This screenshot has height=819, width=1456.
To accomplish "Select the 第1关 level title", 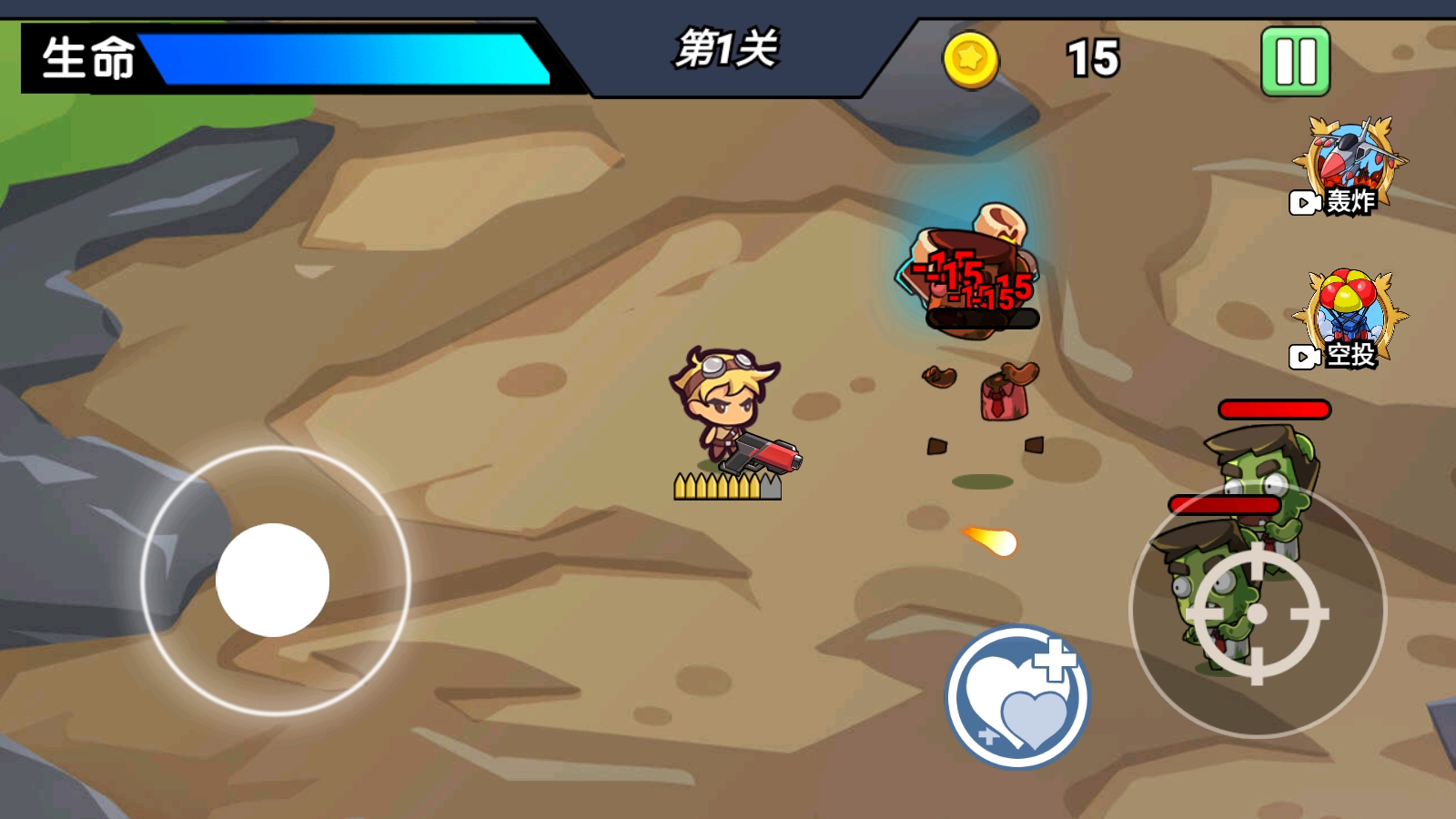I will point(728,51).
